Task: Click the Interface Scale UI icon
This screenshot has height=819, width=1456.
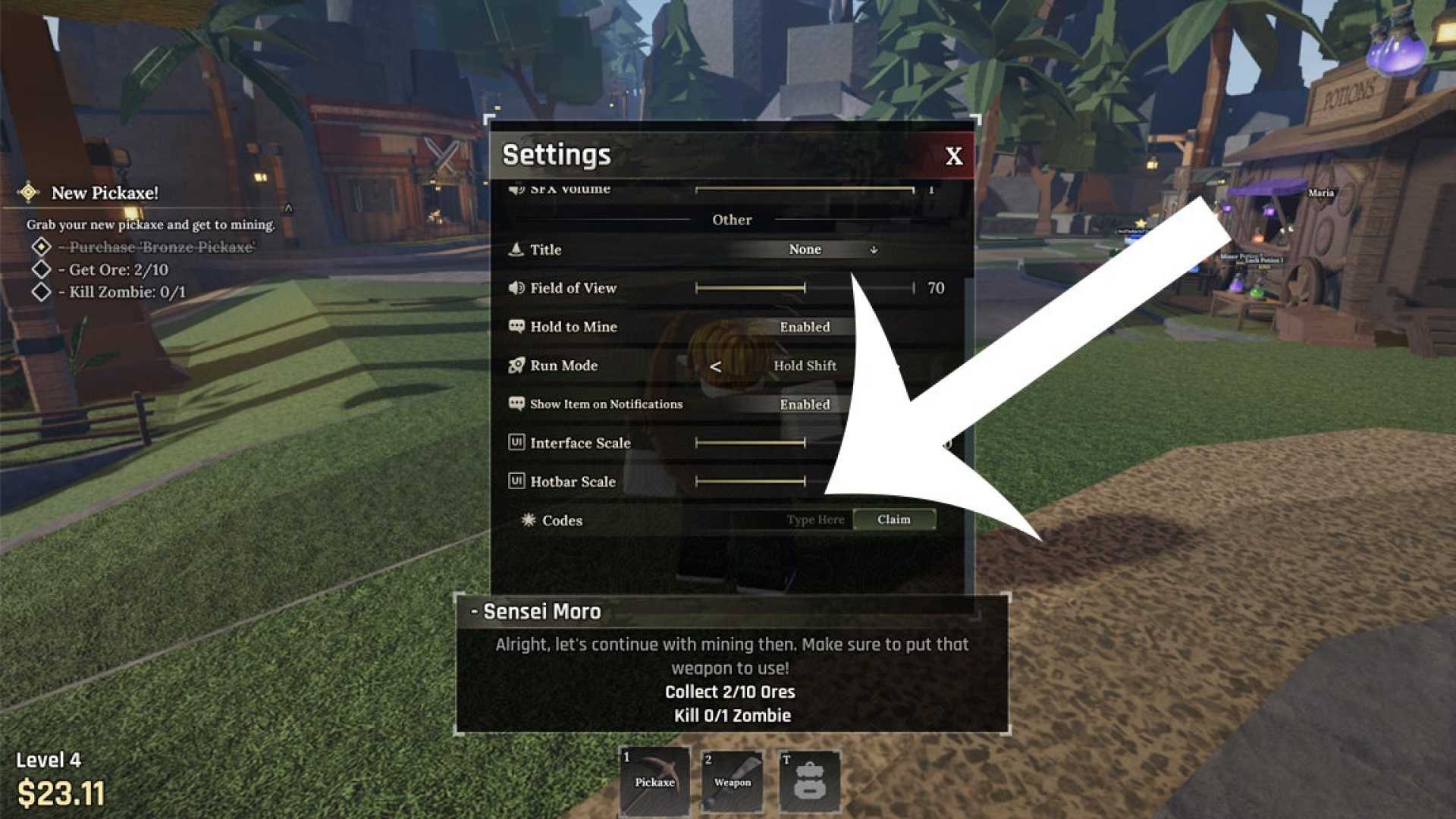Action: click(x=516, y=442)
